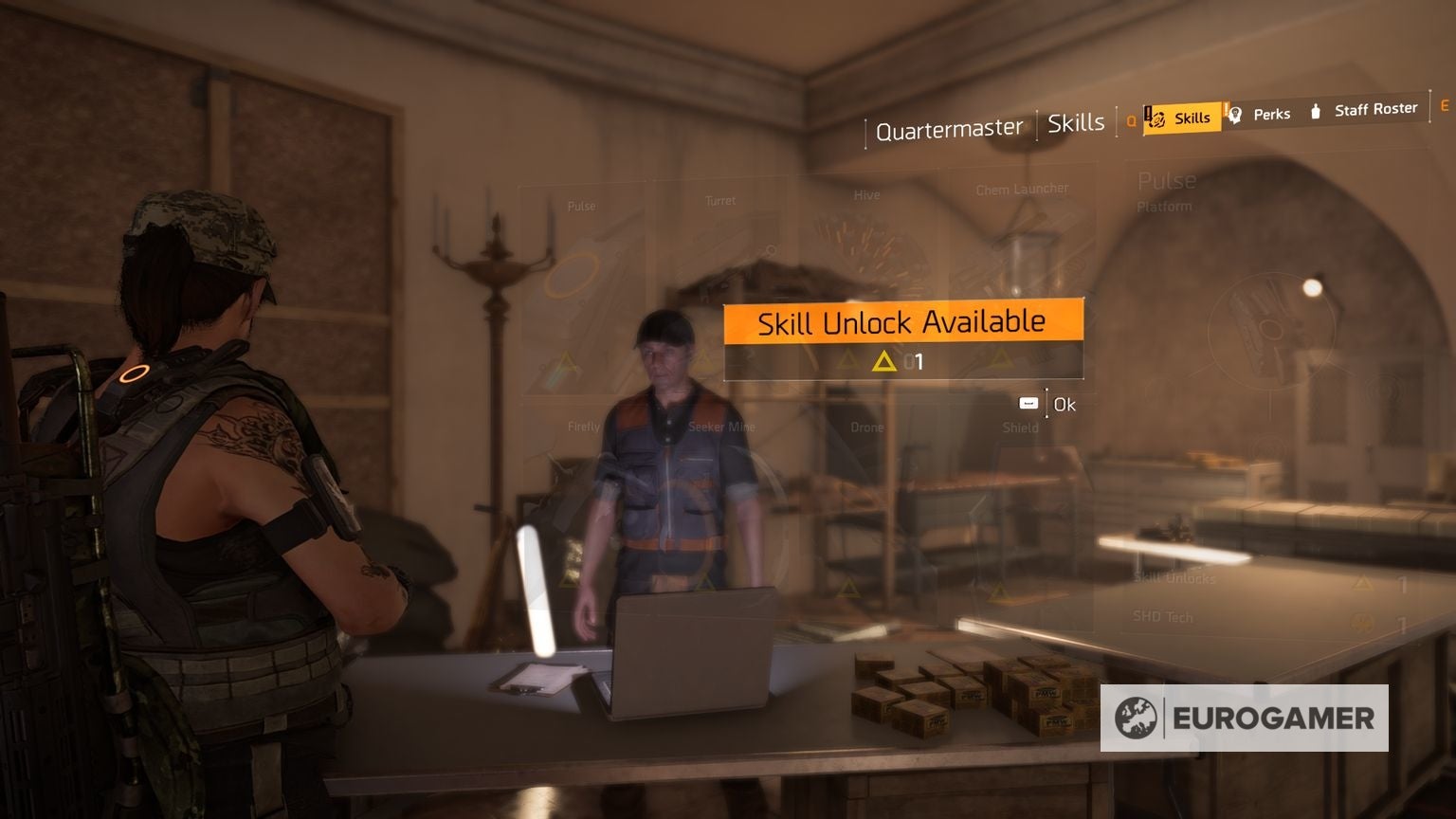Click Ok to dismiss Skill Unlock notification
The image size is (1456, 819).
pyautogui.click(x=1063, y=403)
